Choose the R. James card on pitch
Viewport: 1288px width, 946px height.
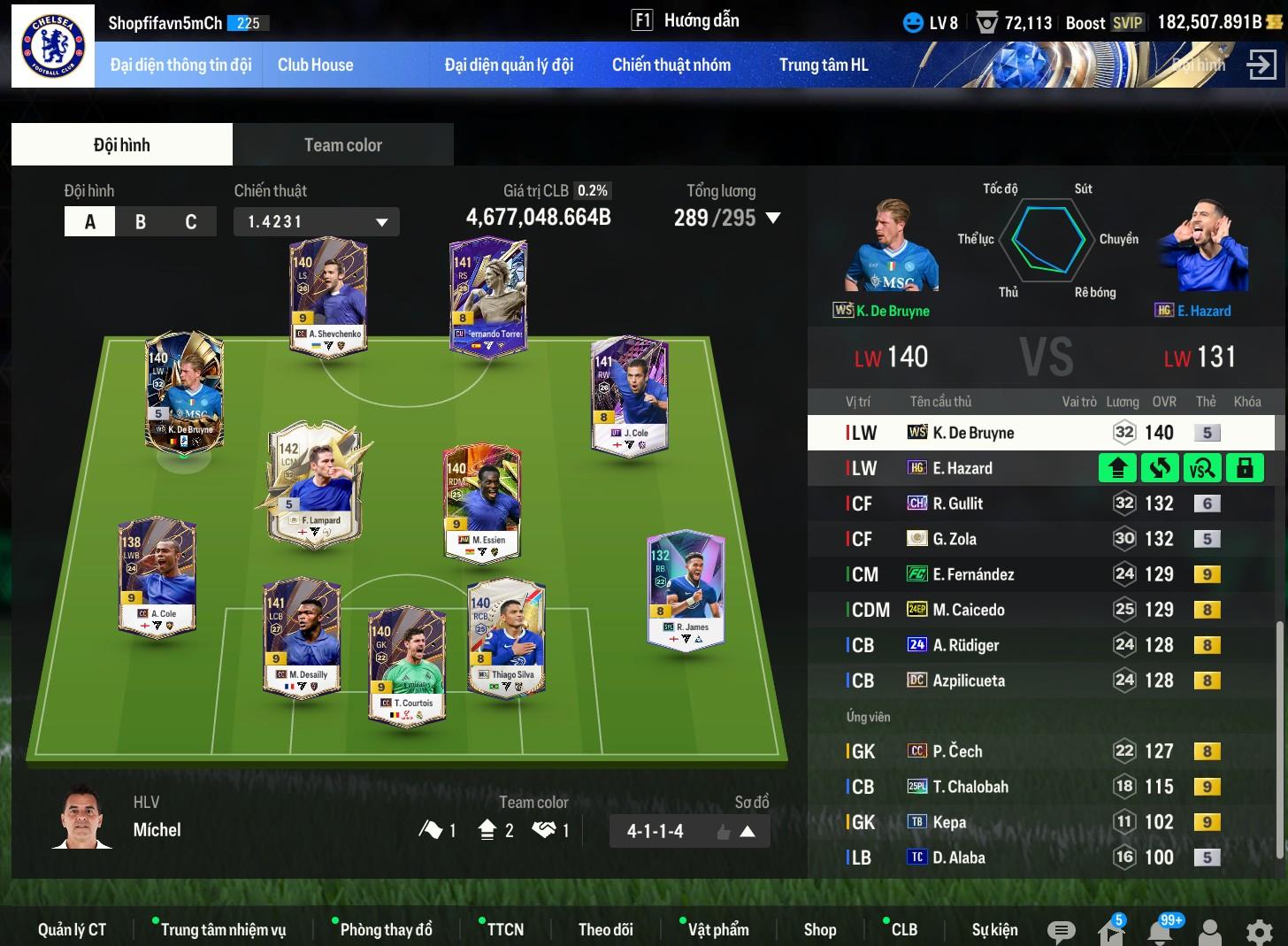point(686,590)
